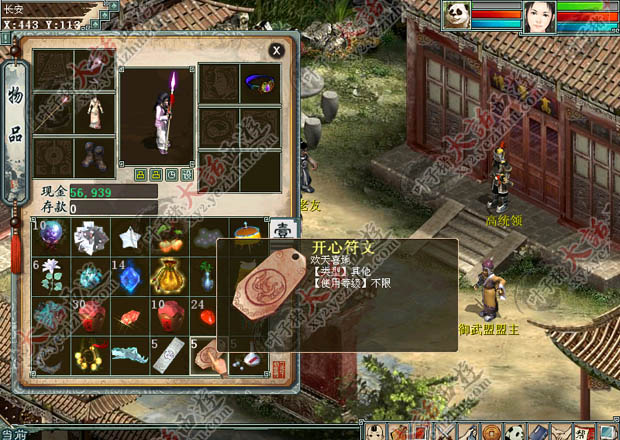Click the panda pet portrait
This screenshot has height=440, width=620.
(456, 16)
